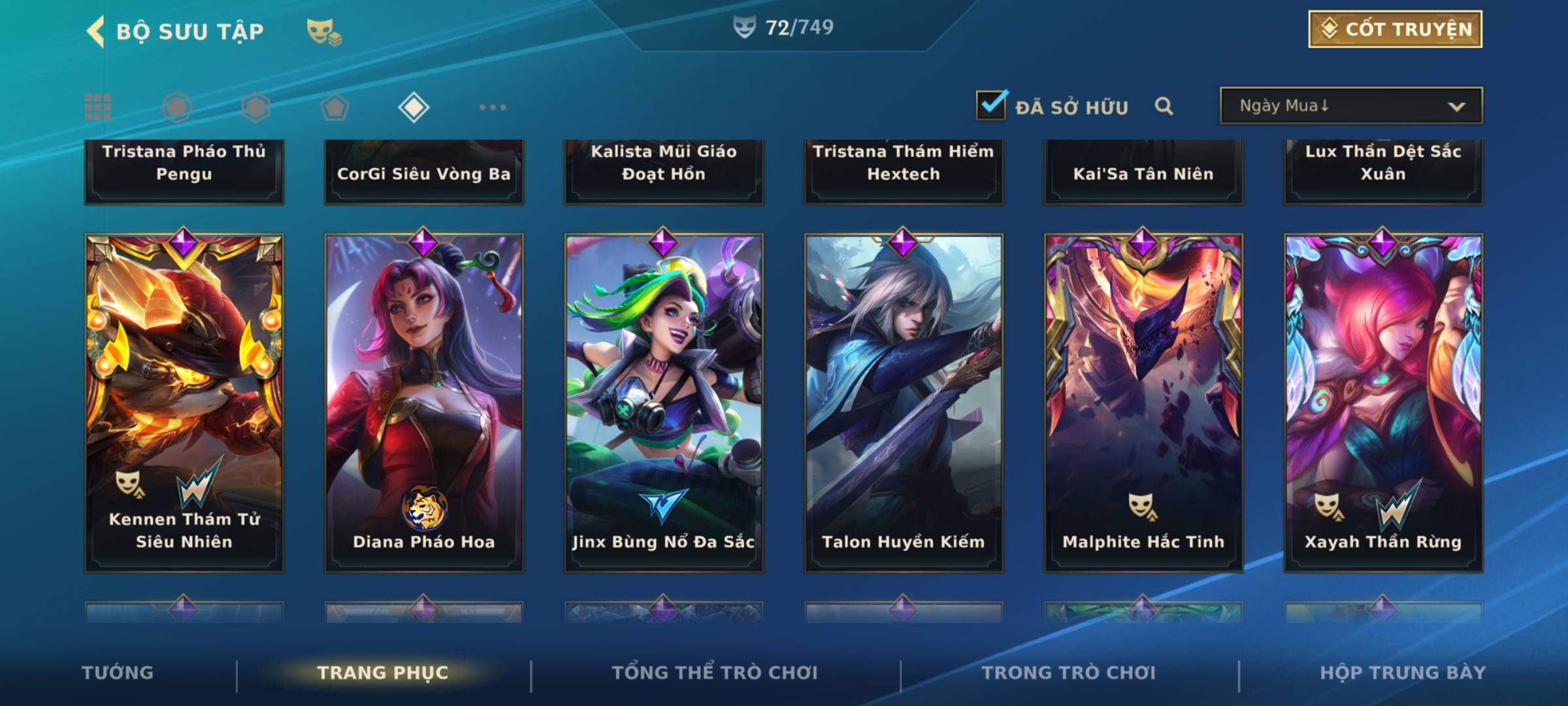Go back from Bộ Sưu Tập
The width and height of the screenshot is (1568, 706).
(97, 31)
